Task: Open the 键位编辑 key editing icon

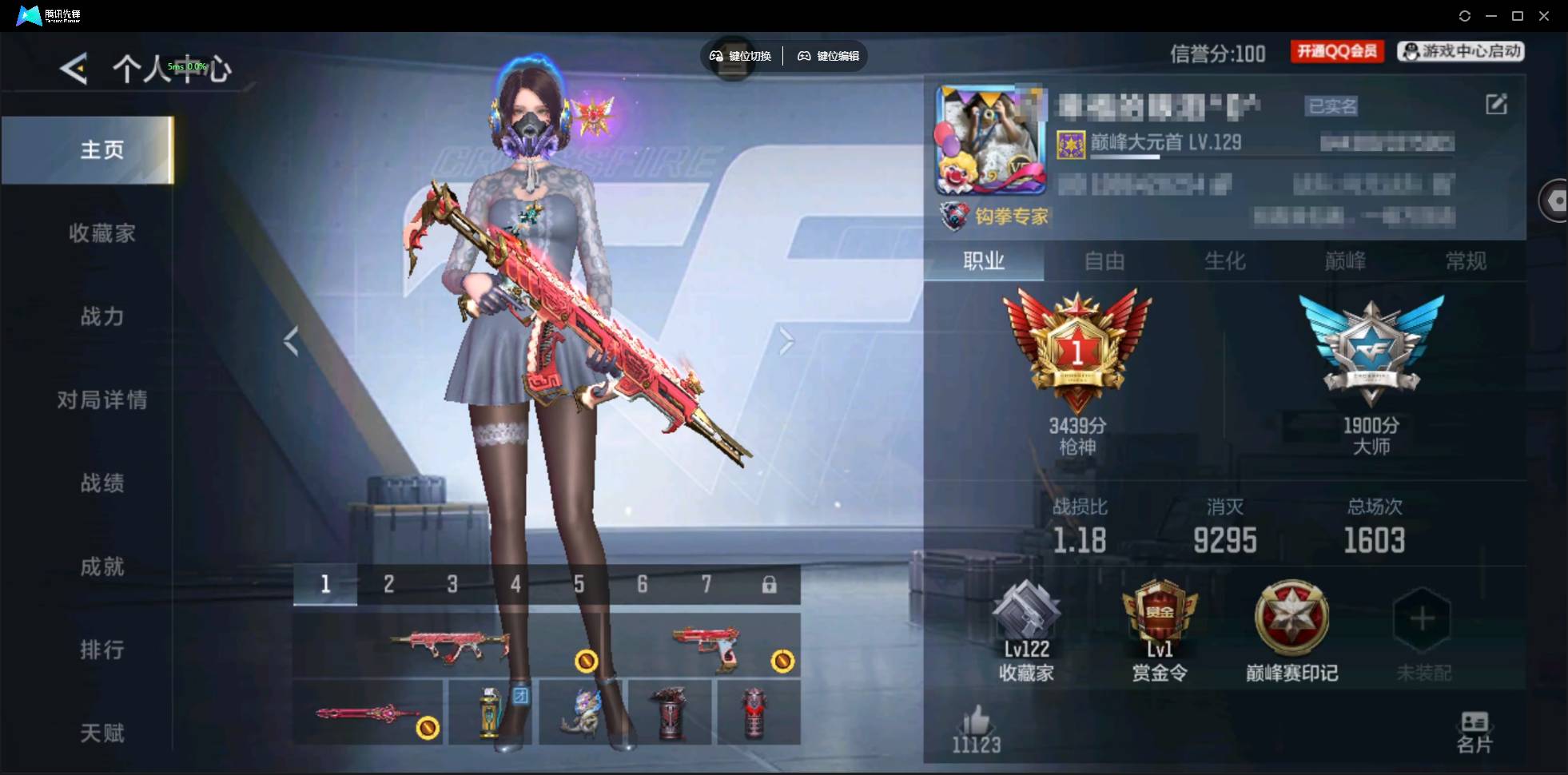Action: [x=805, y=56]
